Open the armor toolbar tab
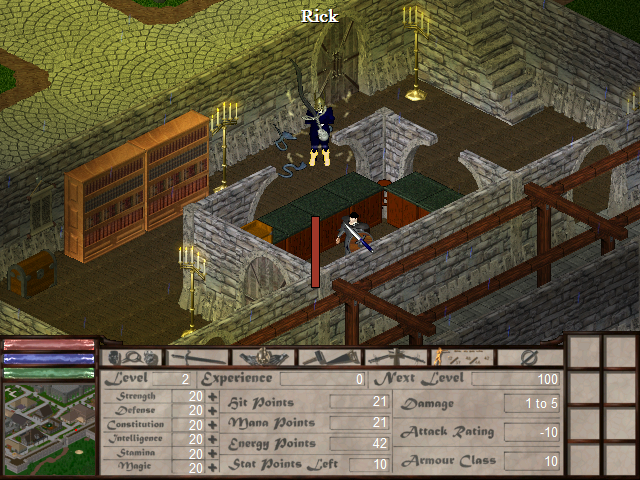Screen dimensions: 640x480 point(264,357)
